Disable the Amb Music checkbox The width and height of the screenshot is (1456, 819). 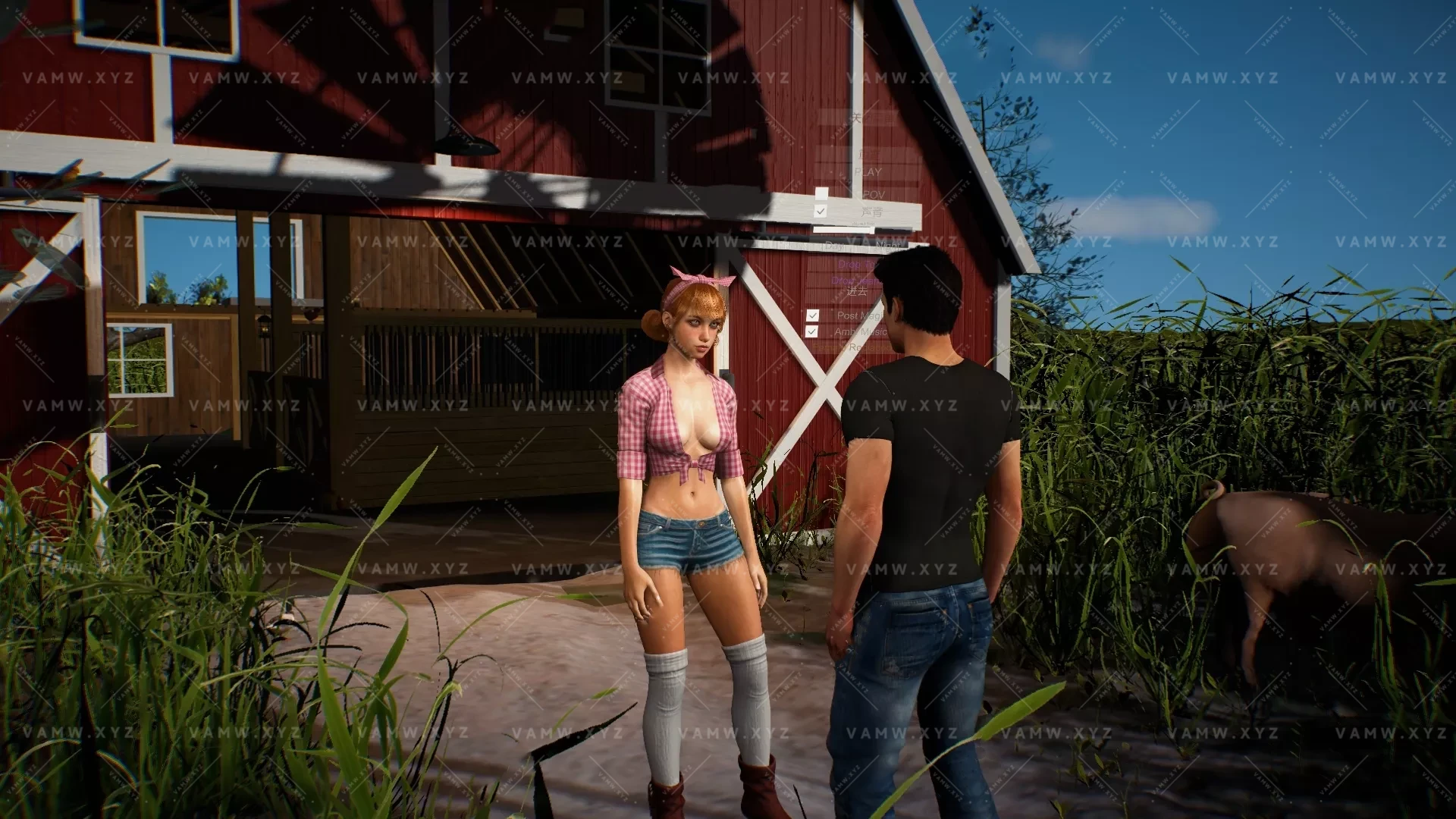(812, 330)
